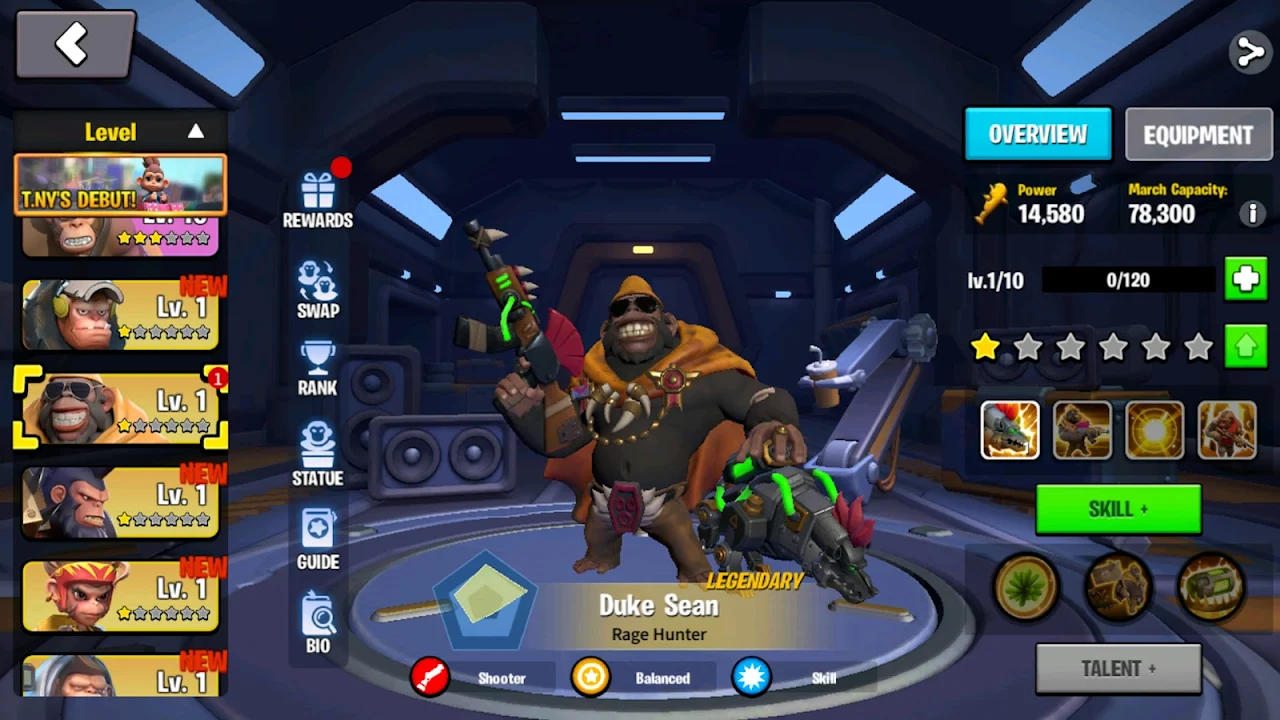Tap the green SKILL + button
The width and height of the screenshot is (1280, 720).
1118,509
